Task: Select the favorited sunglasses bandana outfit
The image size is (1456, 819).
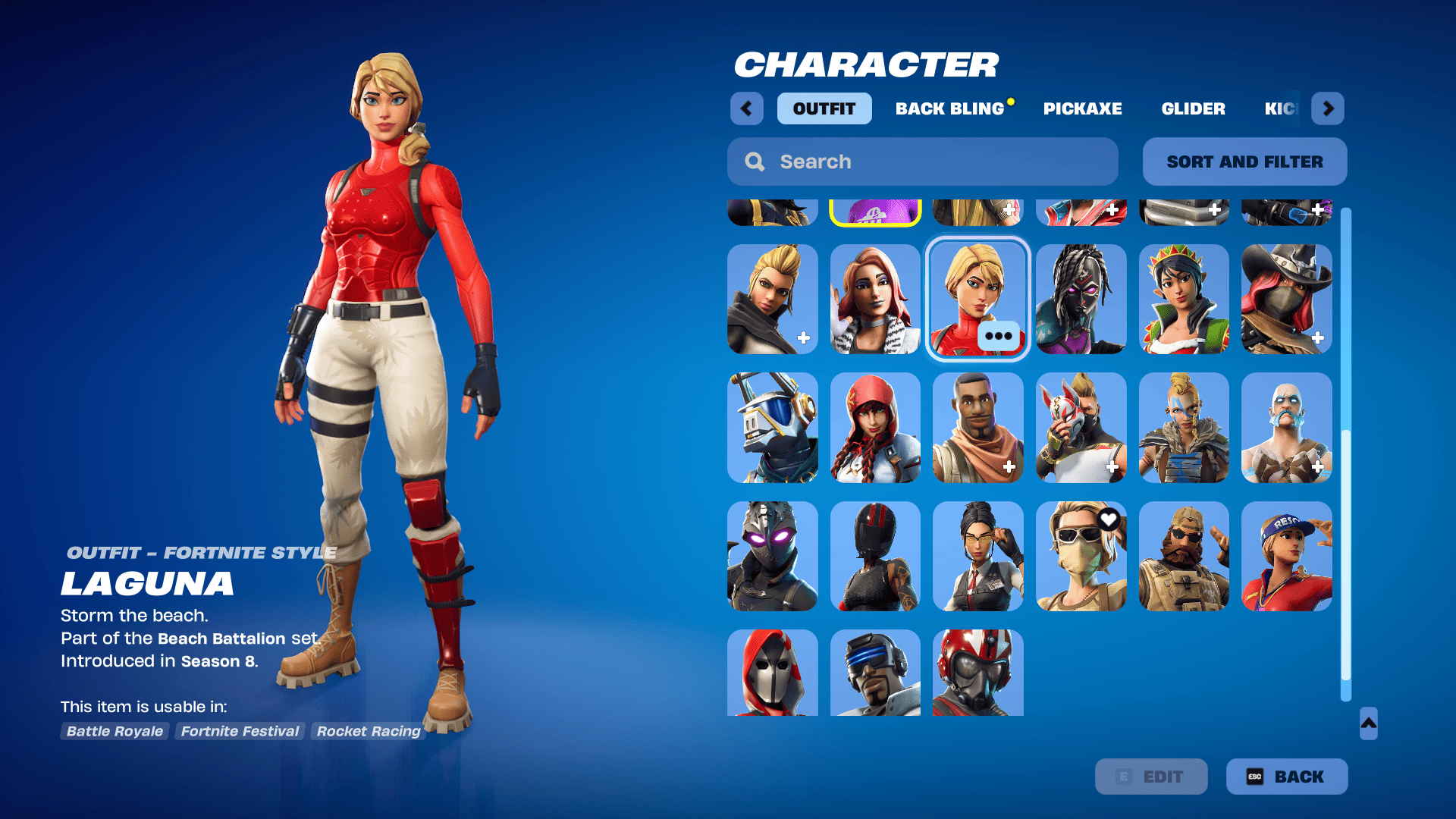Action: (x=1081, y=556)
